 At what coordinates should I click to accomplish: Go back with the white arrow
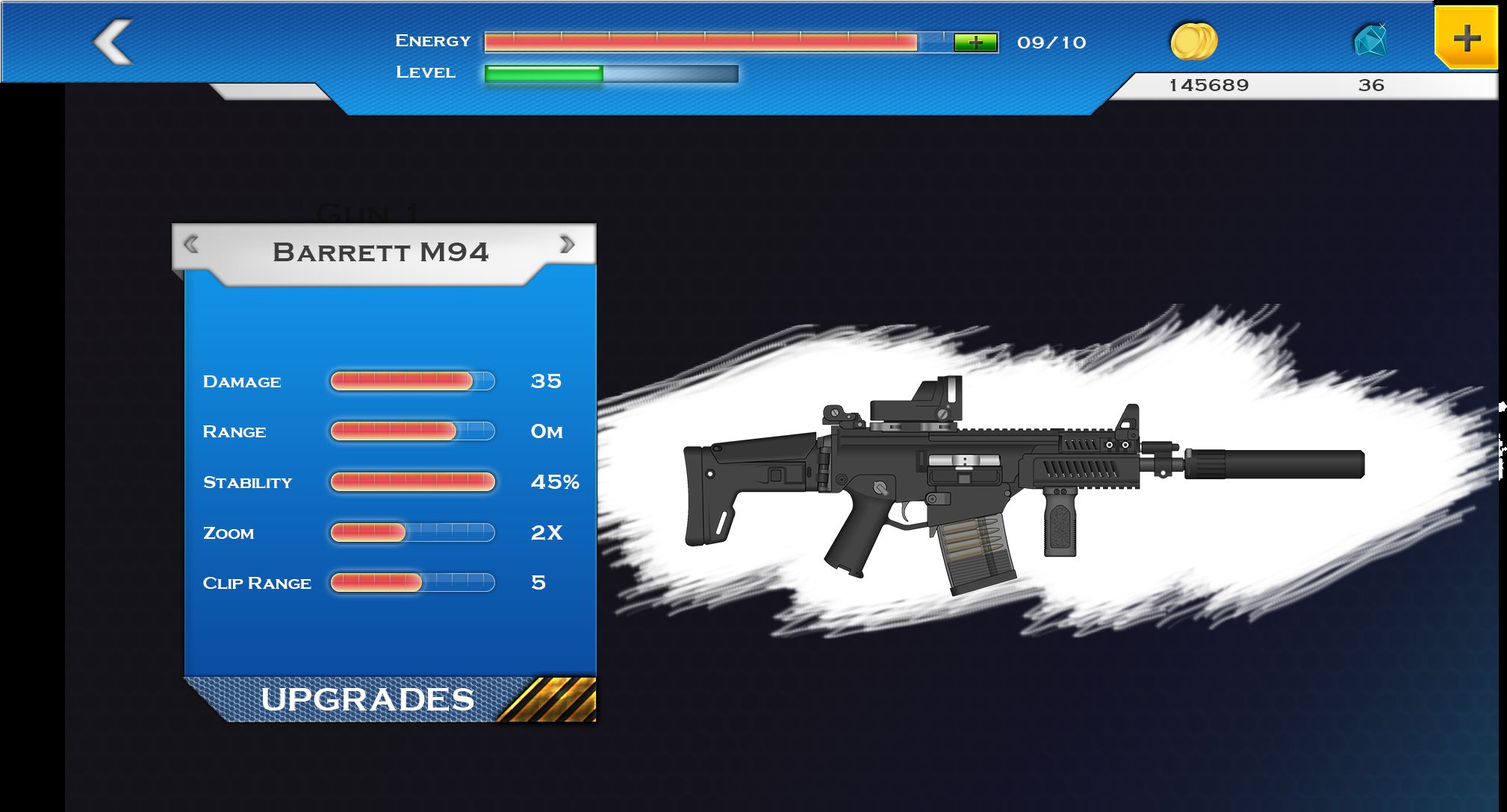(114, 42)
